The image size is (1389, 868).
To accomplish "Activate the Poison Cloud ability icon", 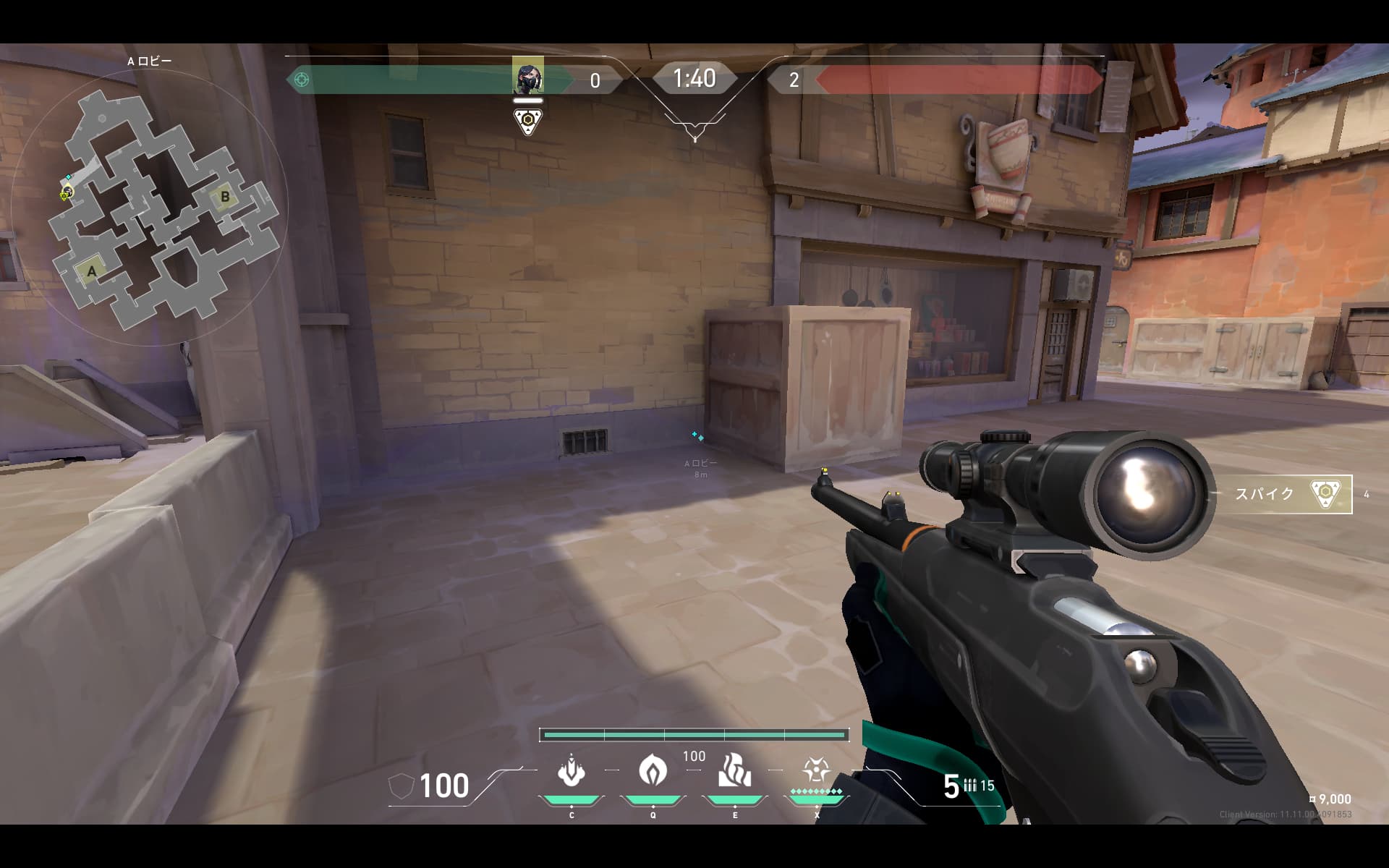I will 653,771.
